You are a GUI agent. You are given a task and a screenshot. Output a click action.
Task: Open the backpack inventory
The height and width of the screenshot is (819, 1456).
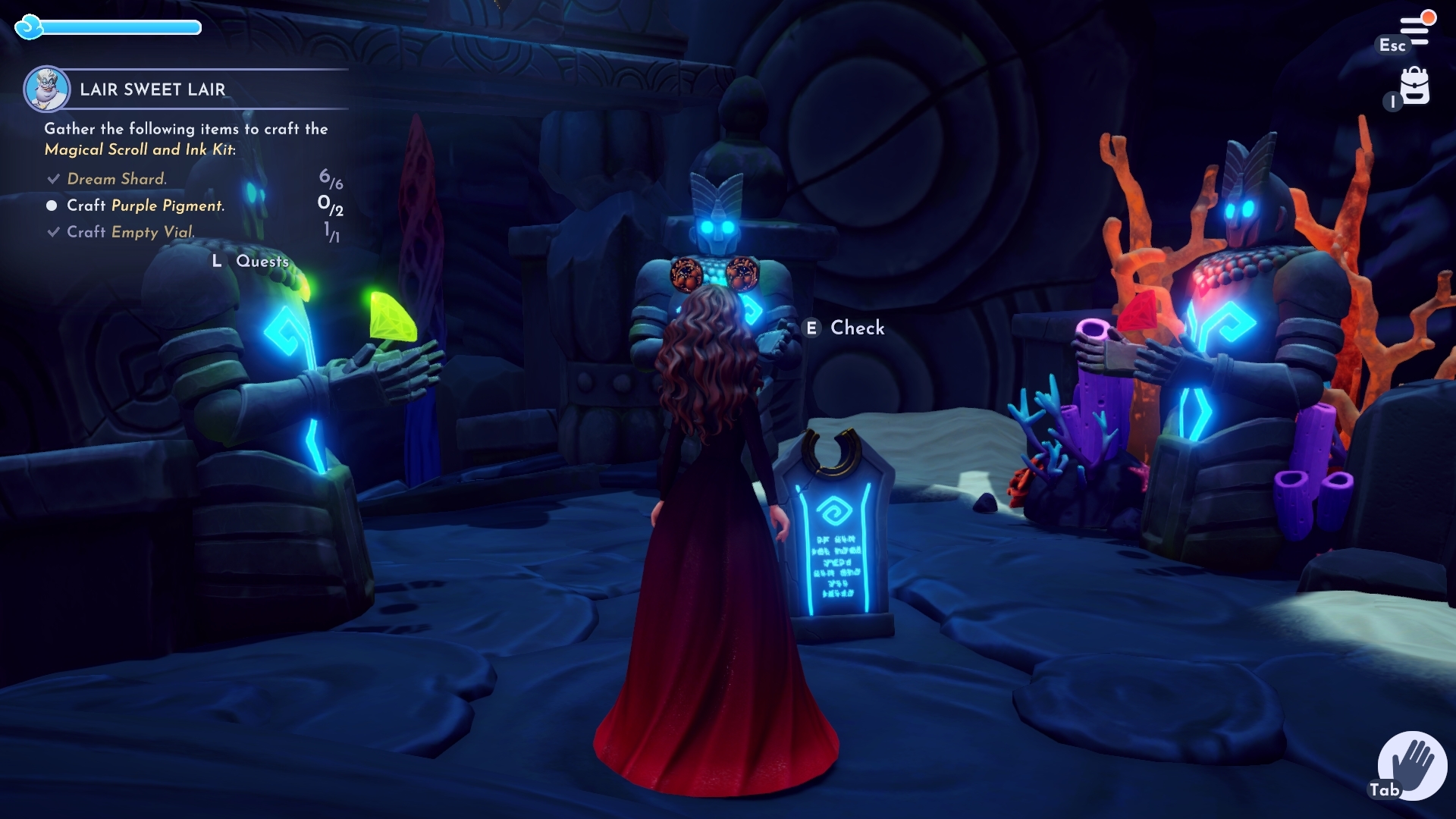[x=1414, y=86]
